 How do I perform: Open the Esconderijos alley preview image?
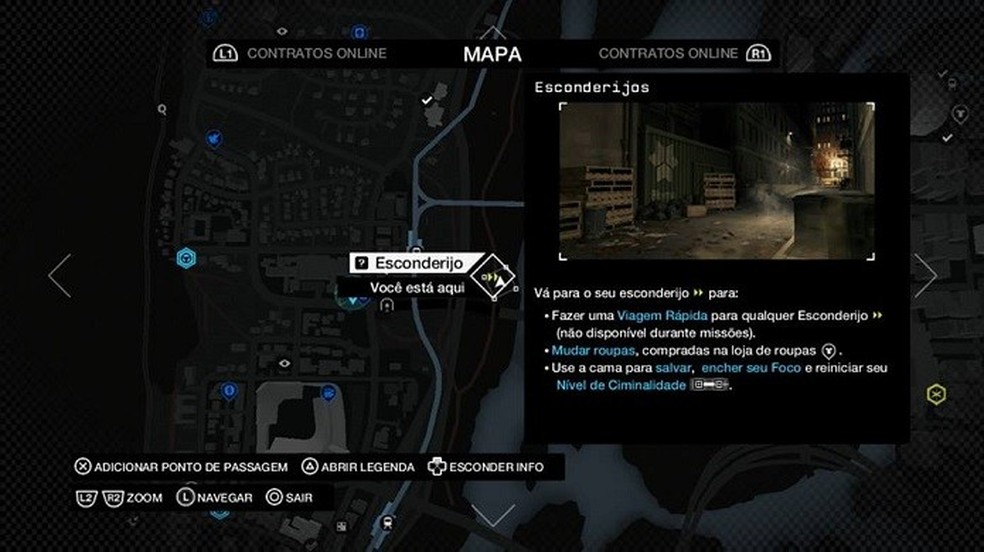click(x=716, y=180)
